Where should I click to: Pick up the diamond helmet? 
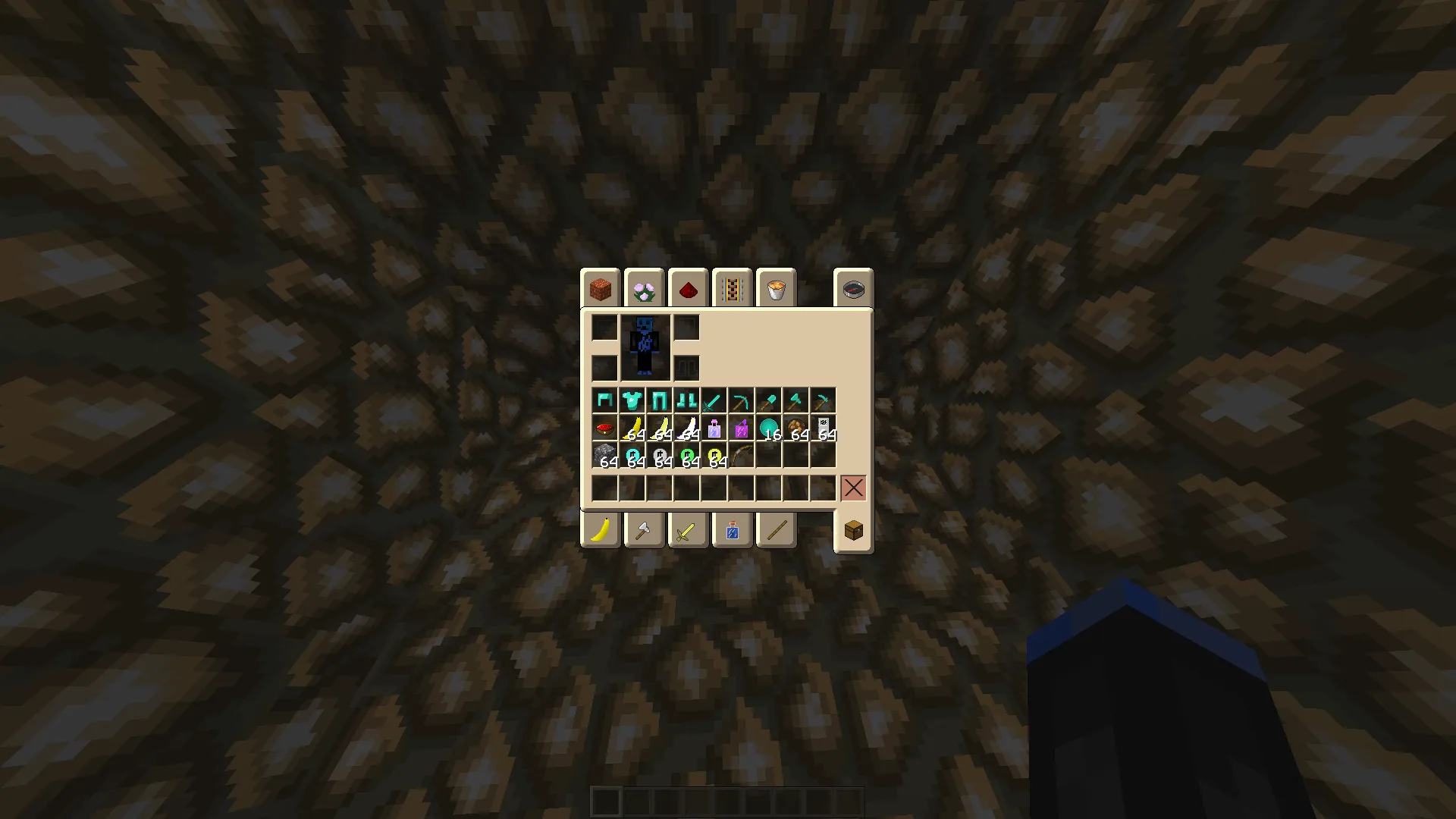(605, 400)
